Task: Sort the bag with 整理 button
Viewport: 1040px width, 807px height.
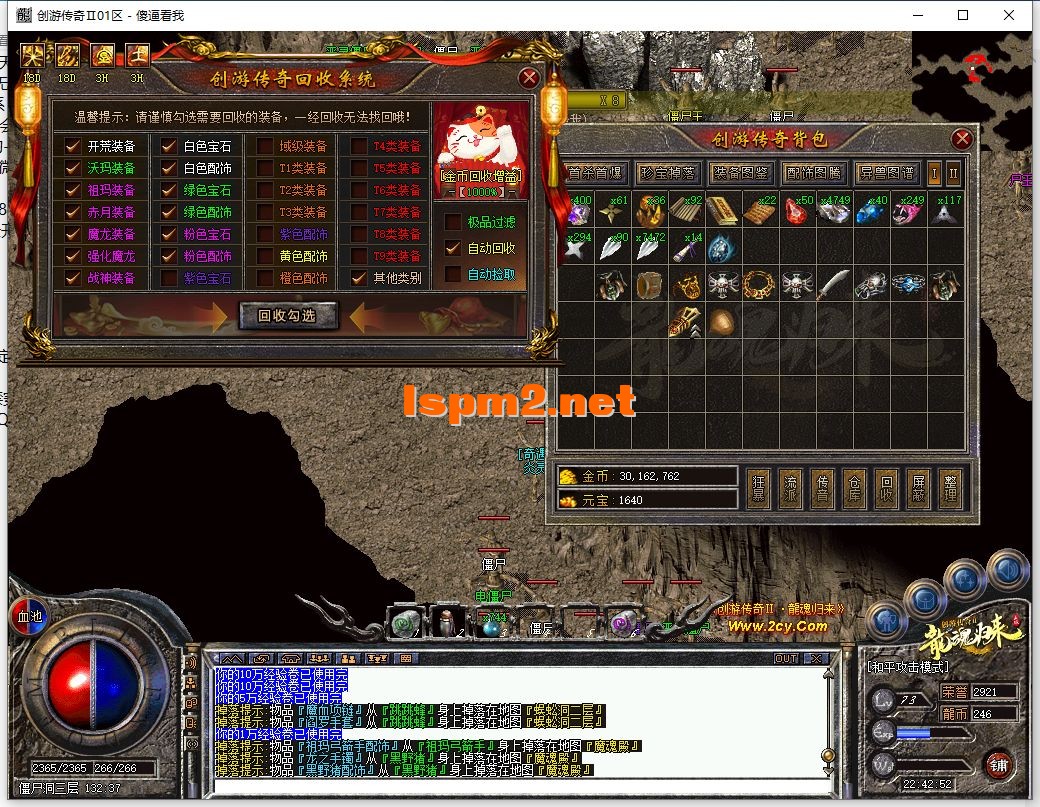Action: pyautogui.click(x=950, y=487)
